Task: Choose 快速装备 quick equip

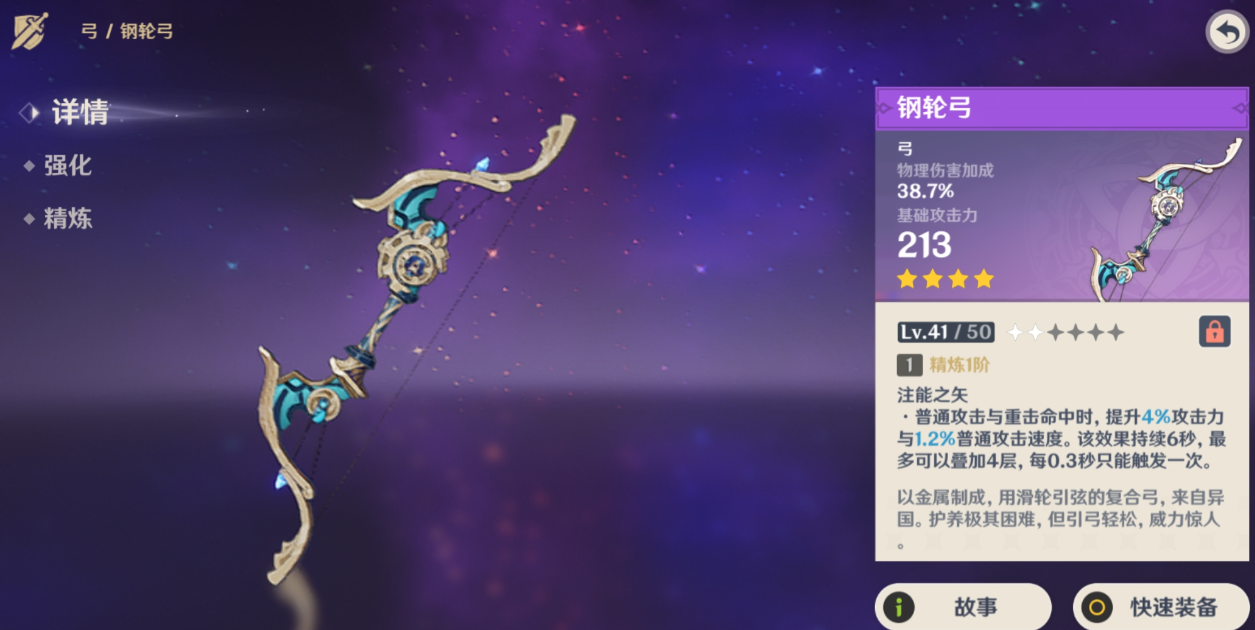Action: point(1160,606)
